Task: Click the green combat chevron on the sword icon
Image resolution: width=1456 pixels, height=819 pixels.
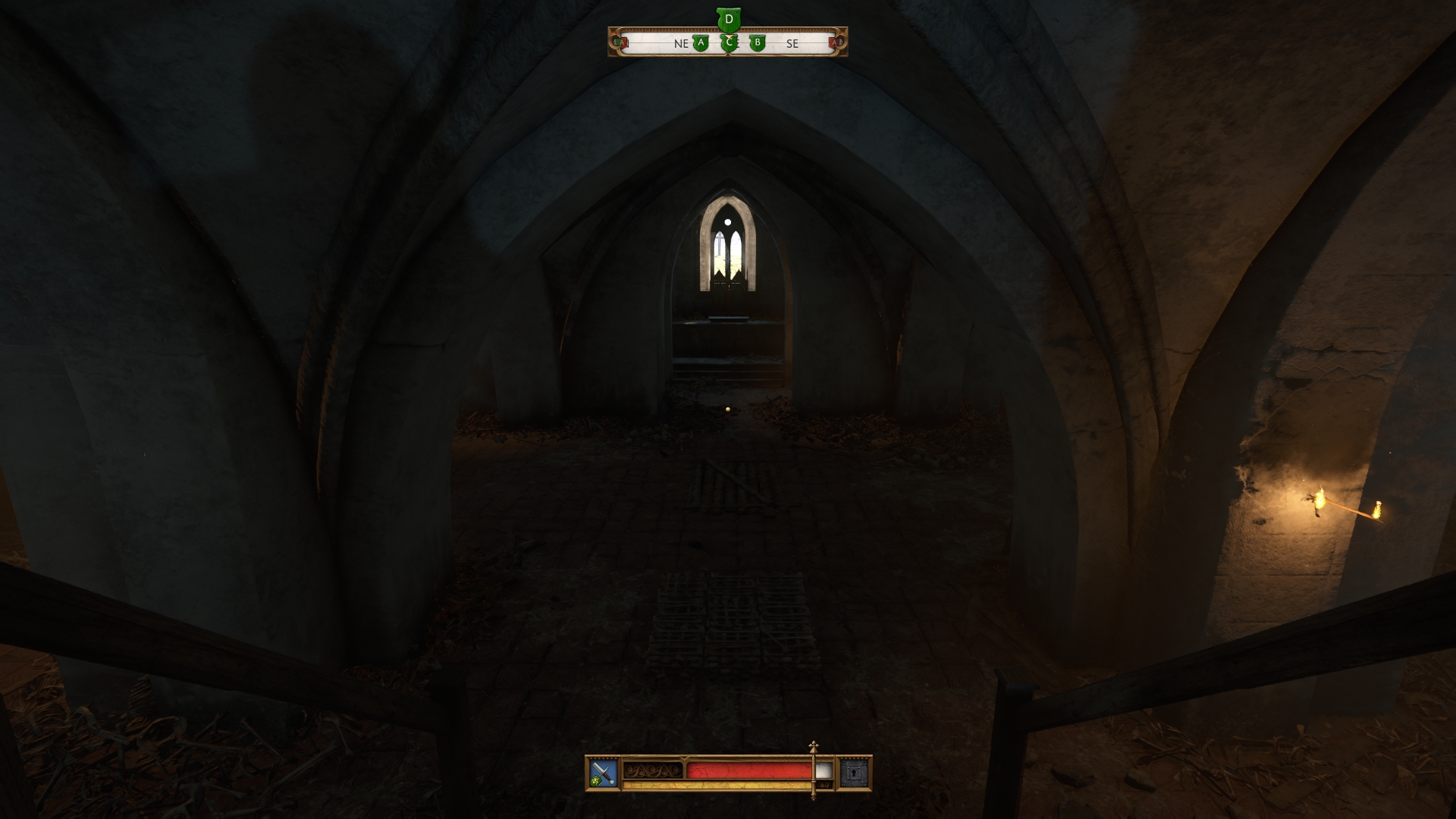Action: 597,781
